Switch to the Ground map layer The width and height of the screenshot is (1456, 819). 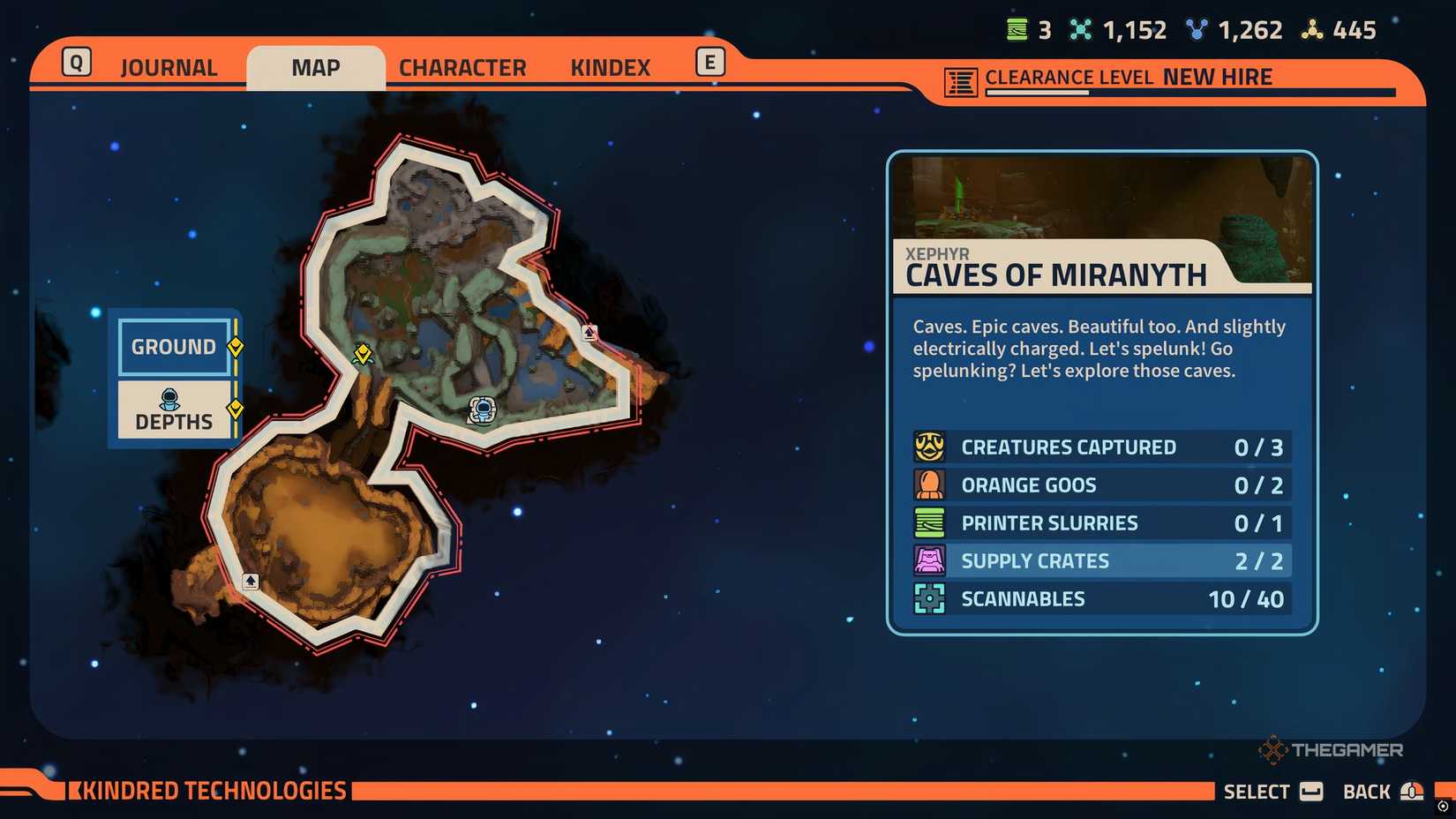click(174, 347)
